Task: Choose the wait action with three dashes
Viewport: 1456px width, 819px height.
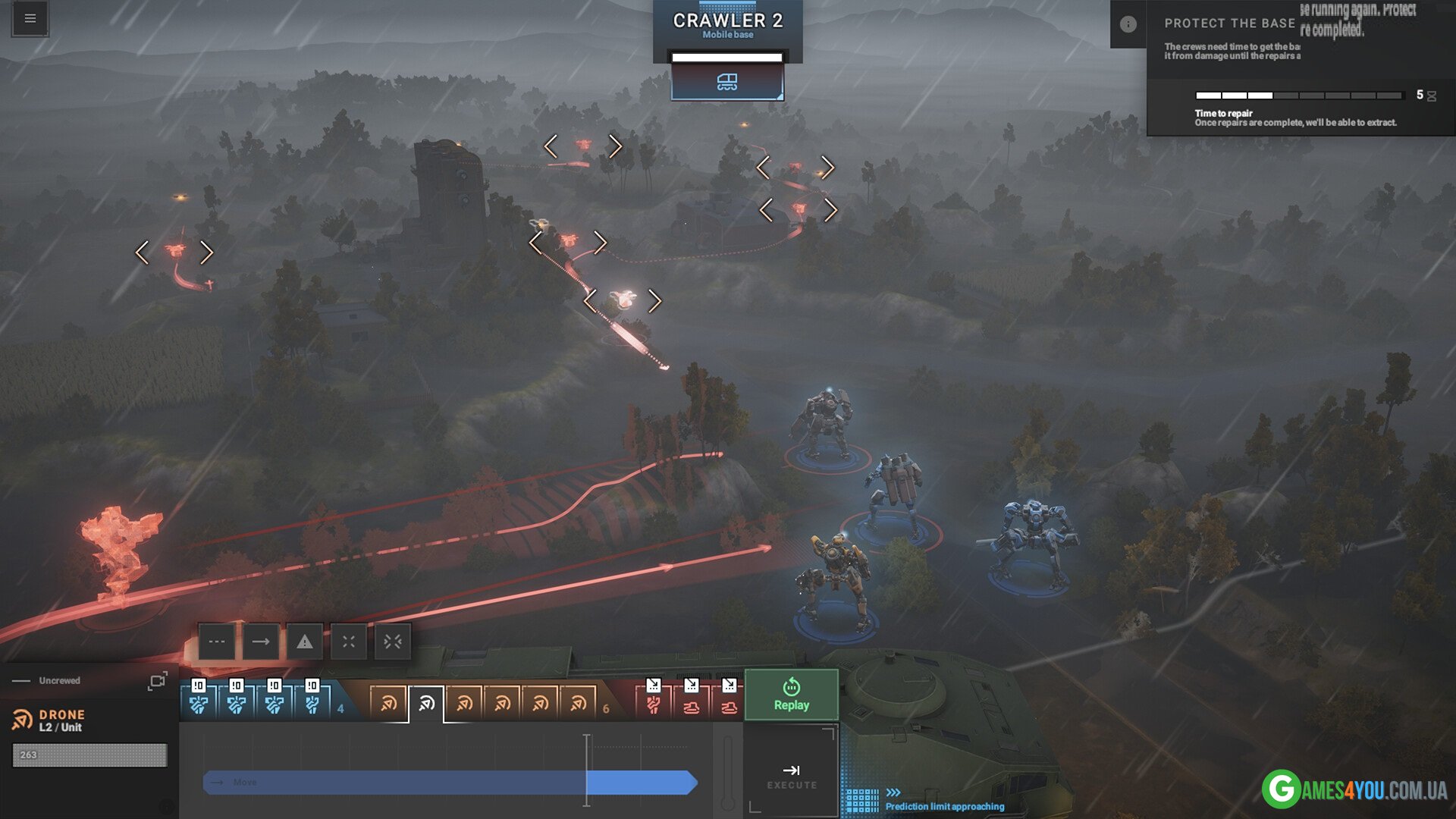Action: click(217, 642)
